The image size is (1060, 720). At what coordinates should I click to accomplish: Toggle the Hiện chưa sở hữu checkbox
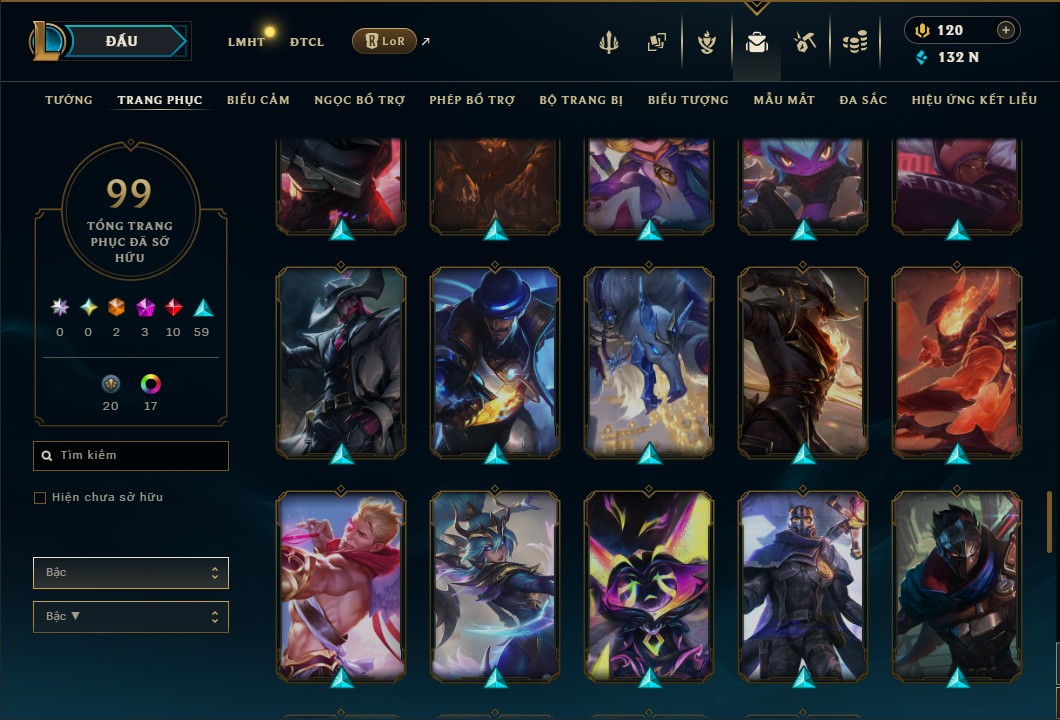(x=40, y=498)
